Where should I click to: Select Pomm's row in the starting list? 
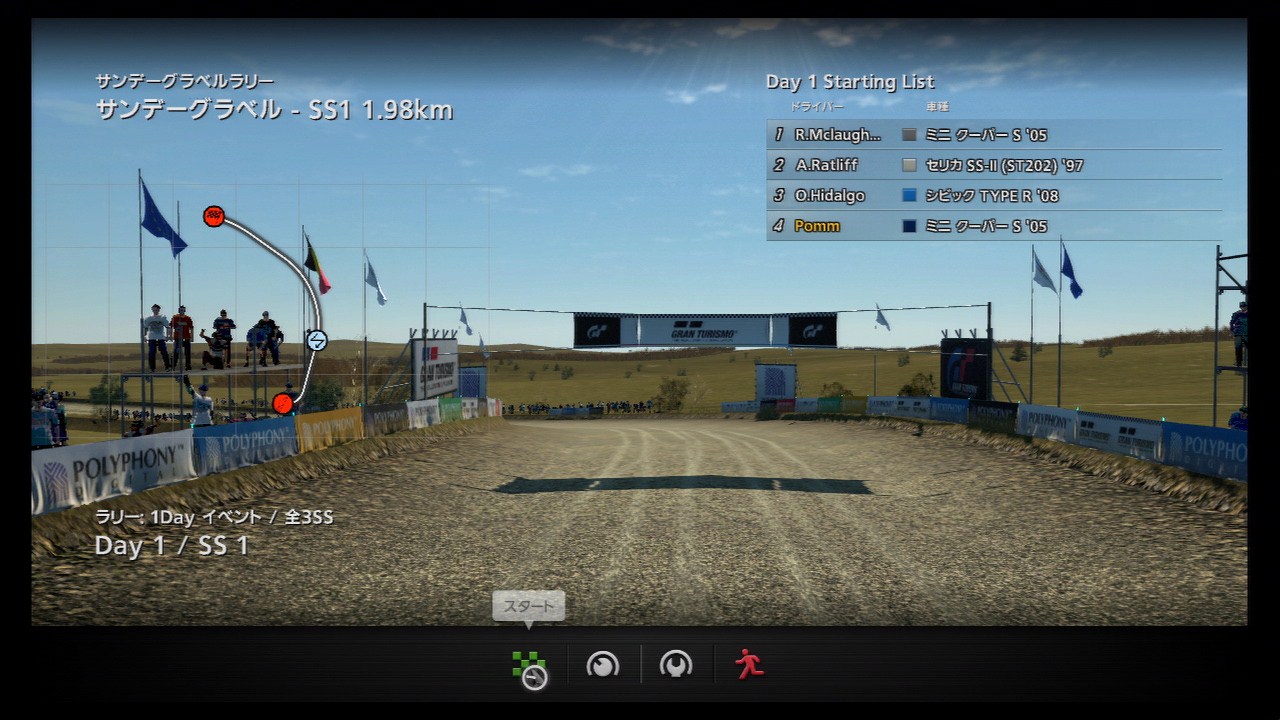(x=993, y=226)
